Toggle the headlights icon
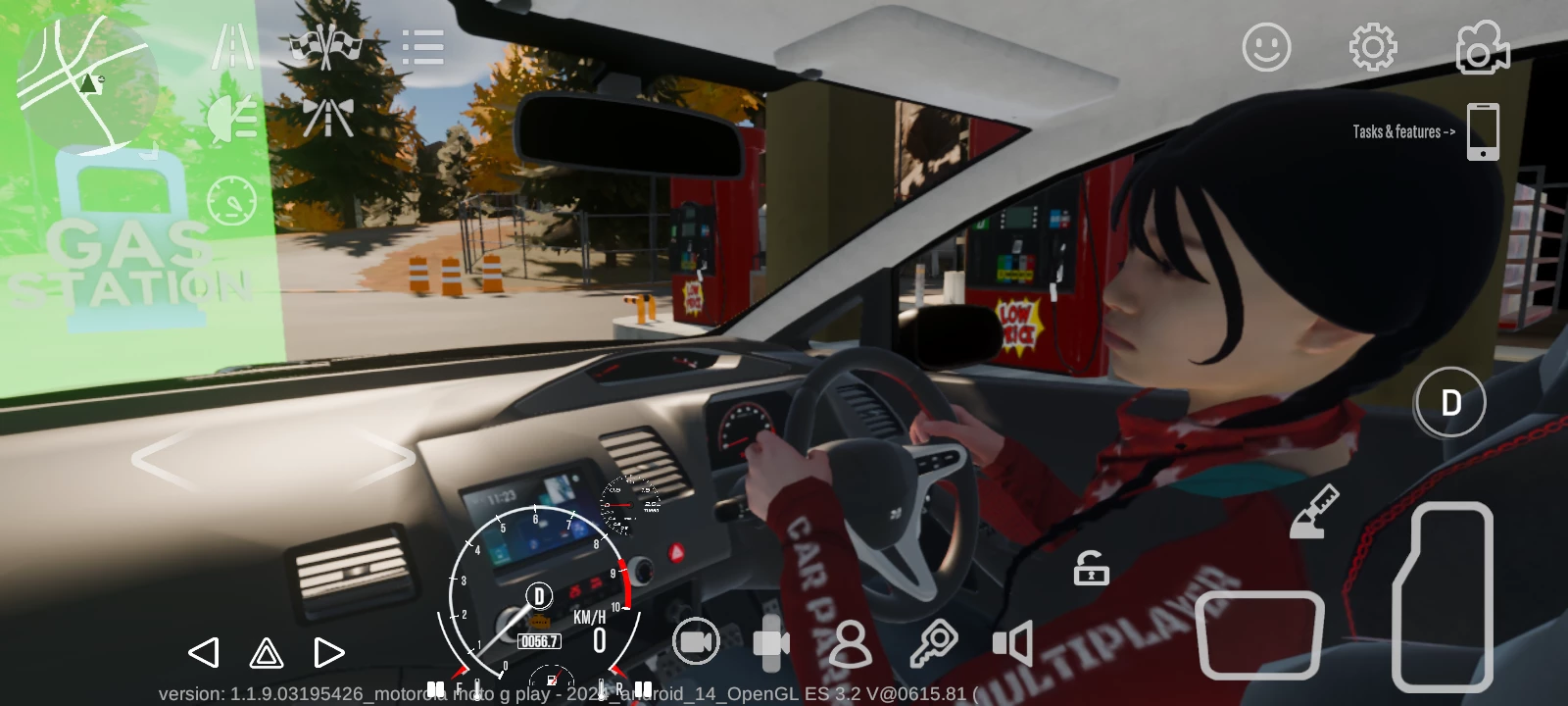The width and height of the screenshot is (1568, 706). point(233,119)
